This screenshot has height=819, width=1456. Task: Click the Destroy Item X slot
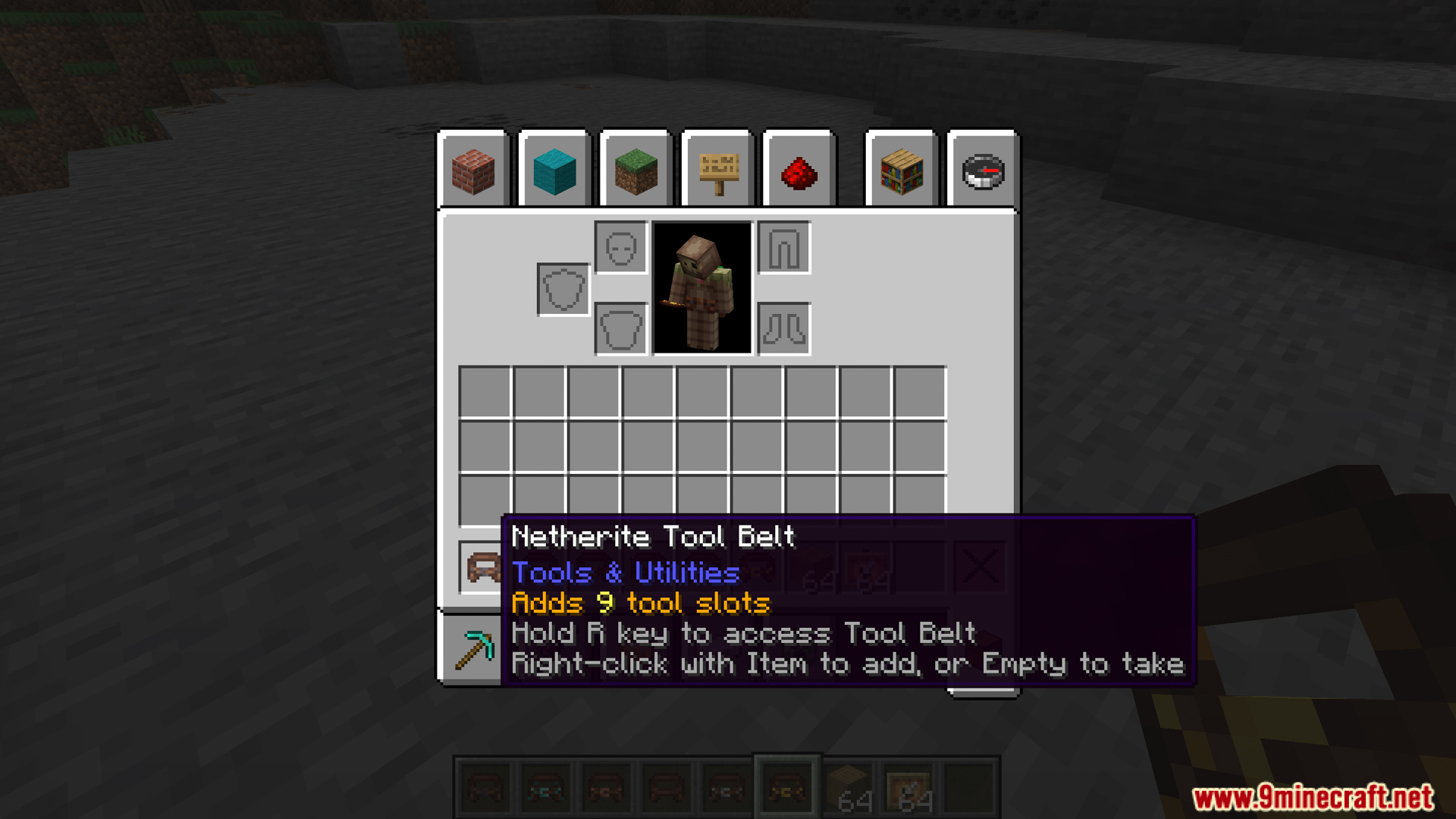[979, 566]
